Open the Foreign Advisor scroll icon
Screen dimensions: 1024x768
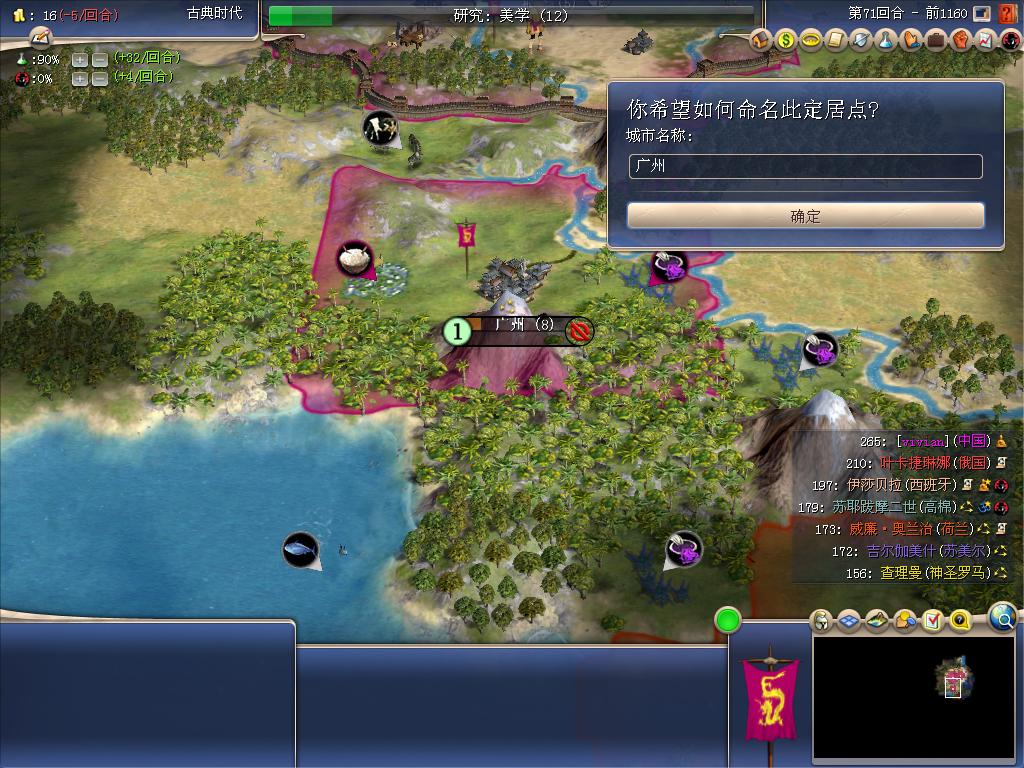click(x=836, y=41)
